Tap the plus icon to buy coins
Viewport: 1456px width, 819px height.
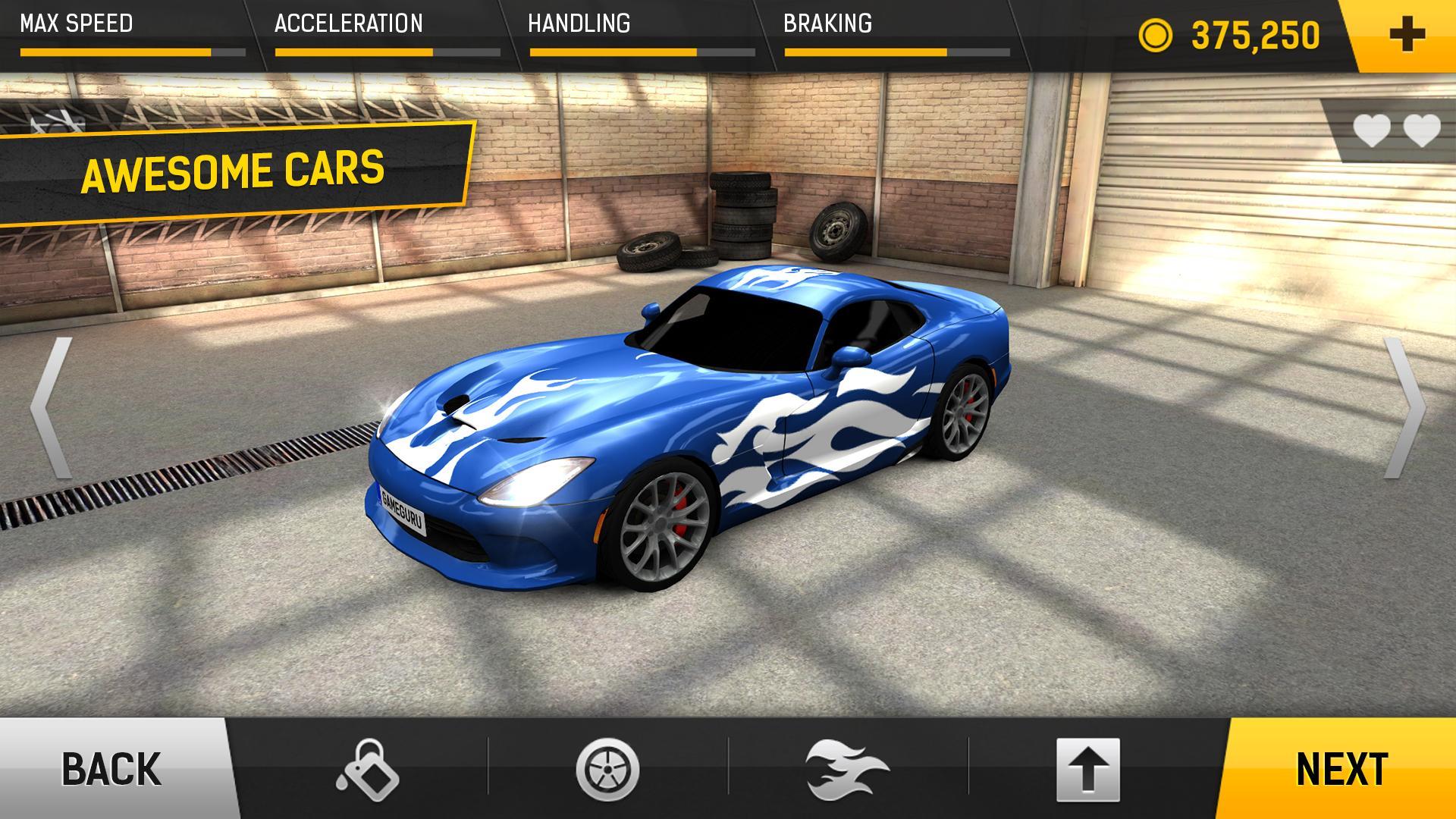1407,32
